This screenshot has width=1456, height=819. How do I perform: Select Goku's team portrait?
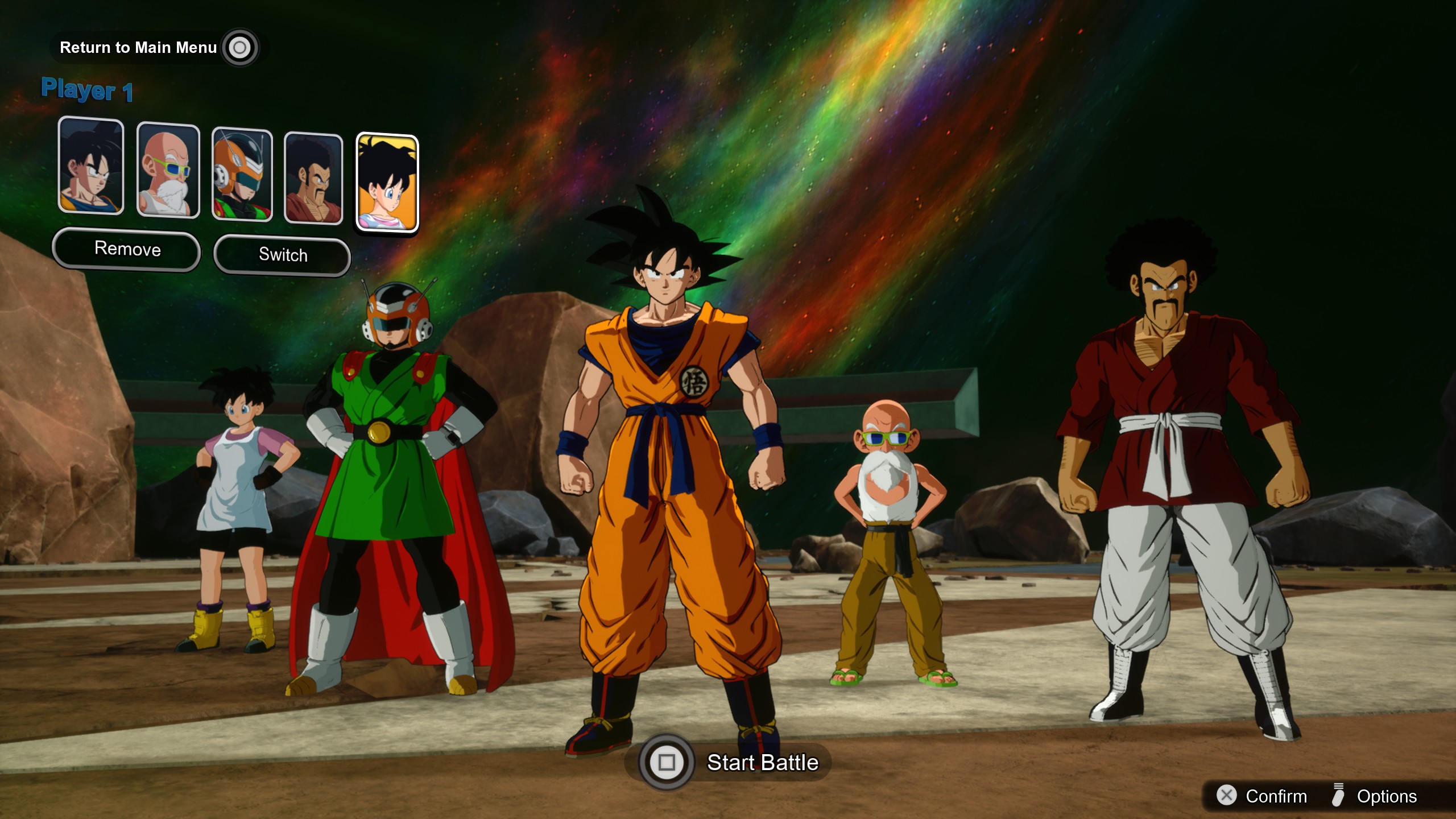pos(91,166)
